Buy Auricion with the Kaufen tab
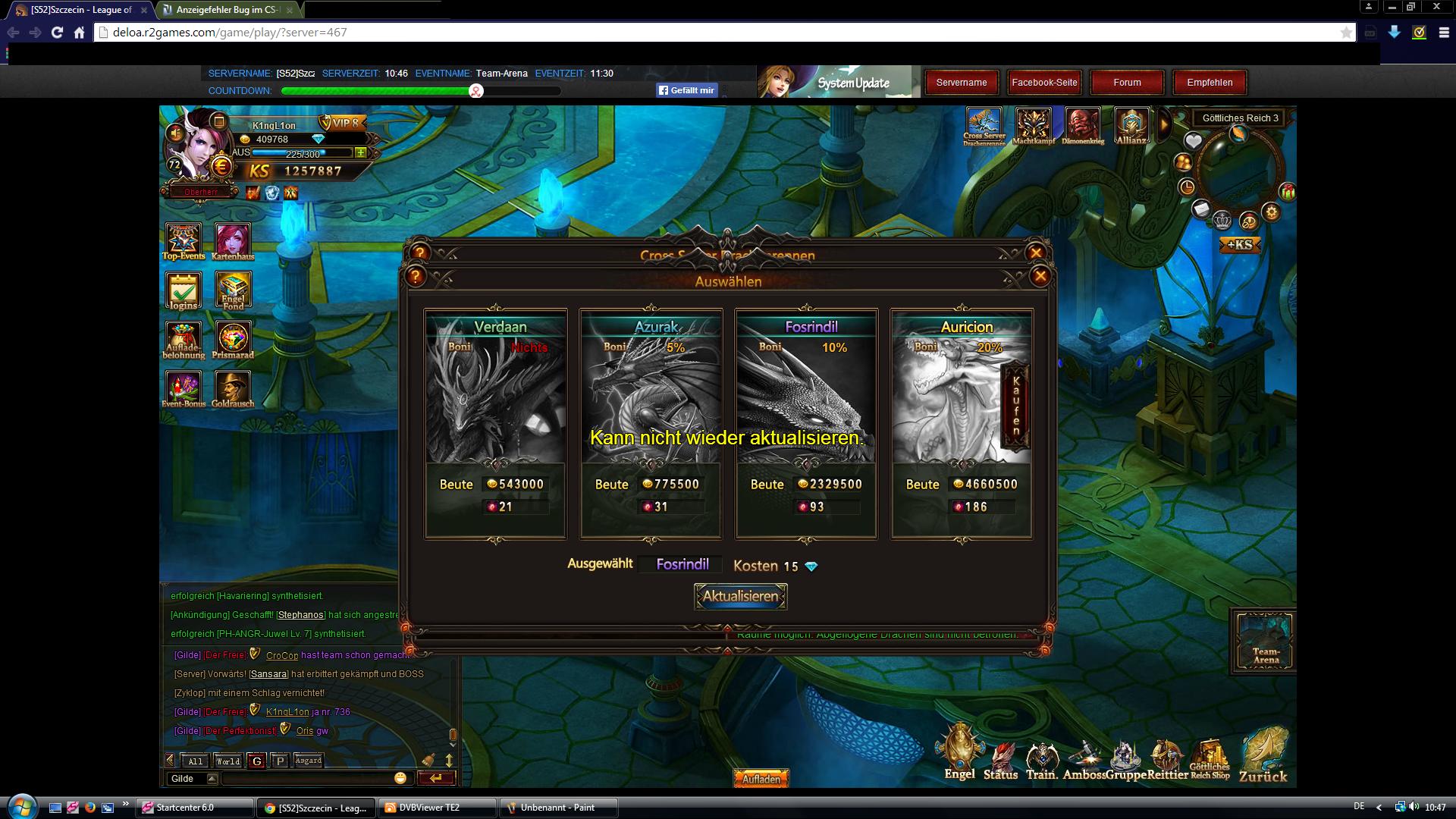 pos(1016,406)
